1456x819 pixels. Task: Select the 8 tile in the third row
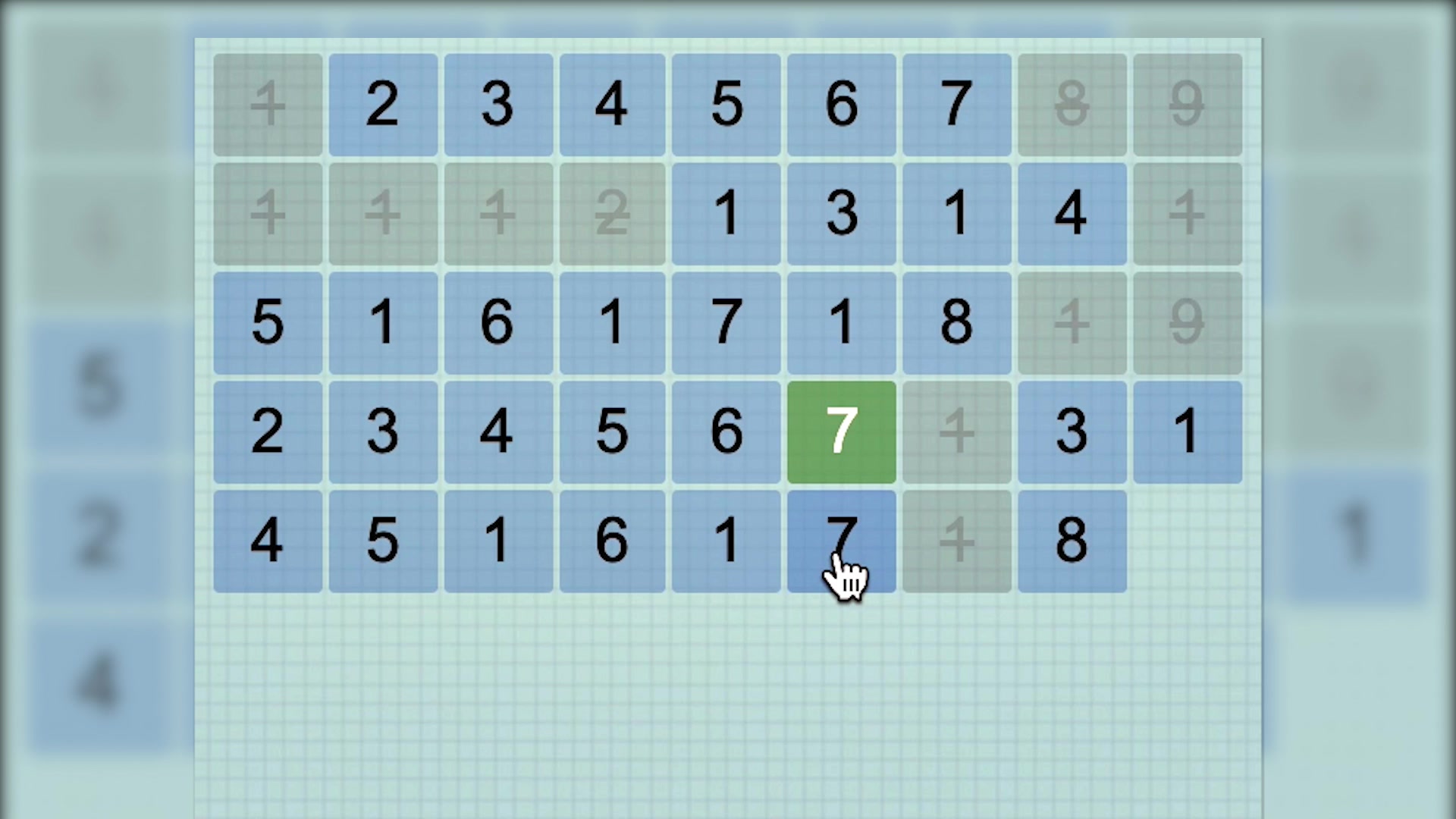tap(956, 322)
